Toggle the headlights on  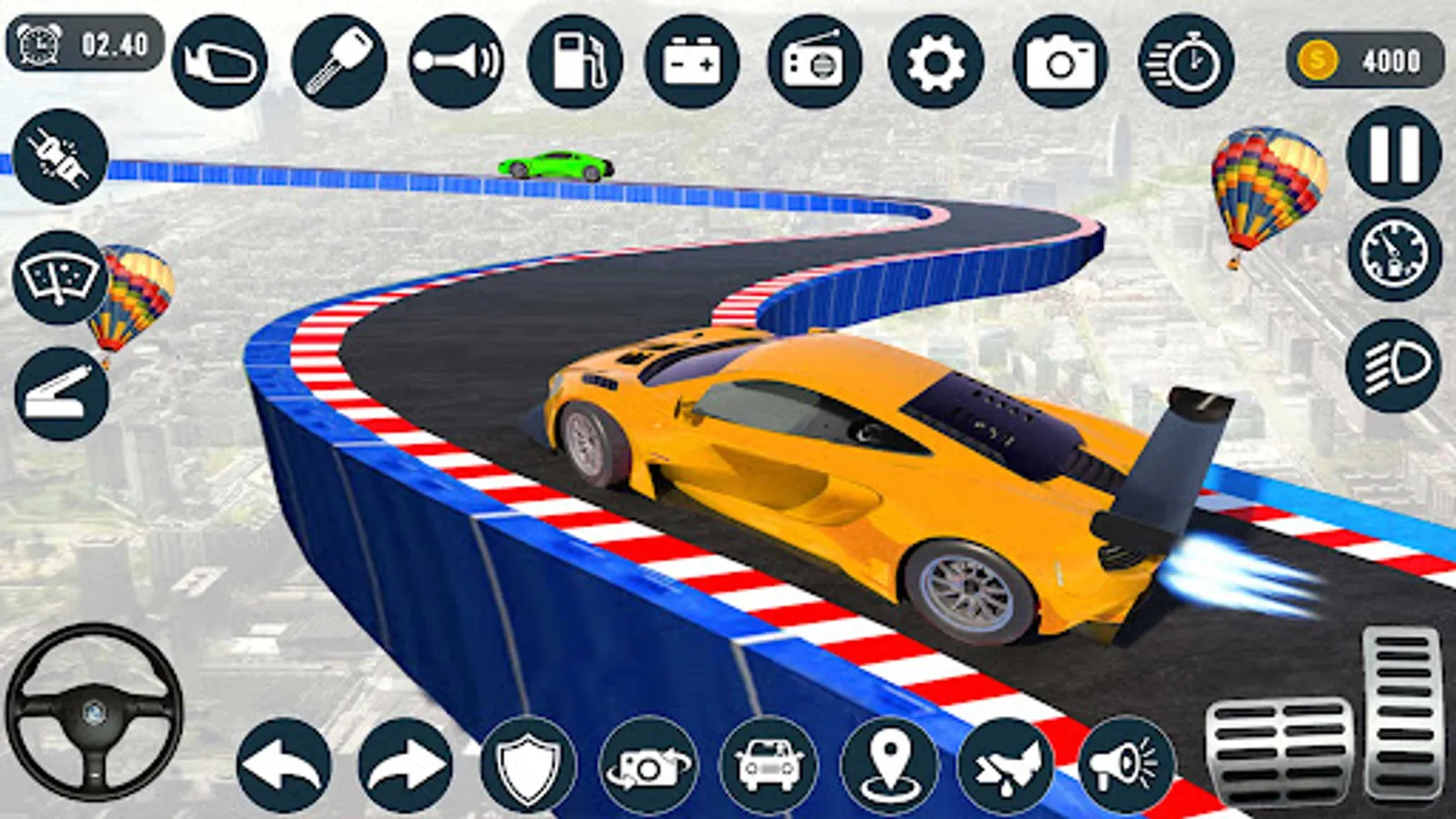point(1393,366)
